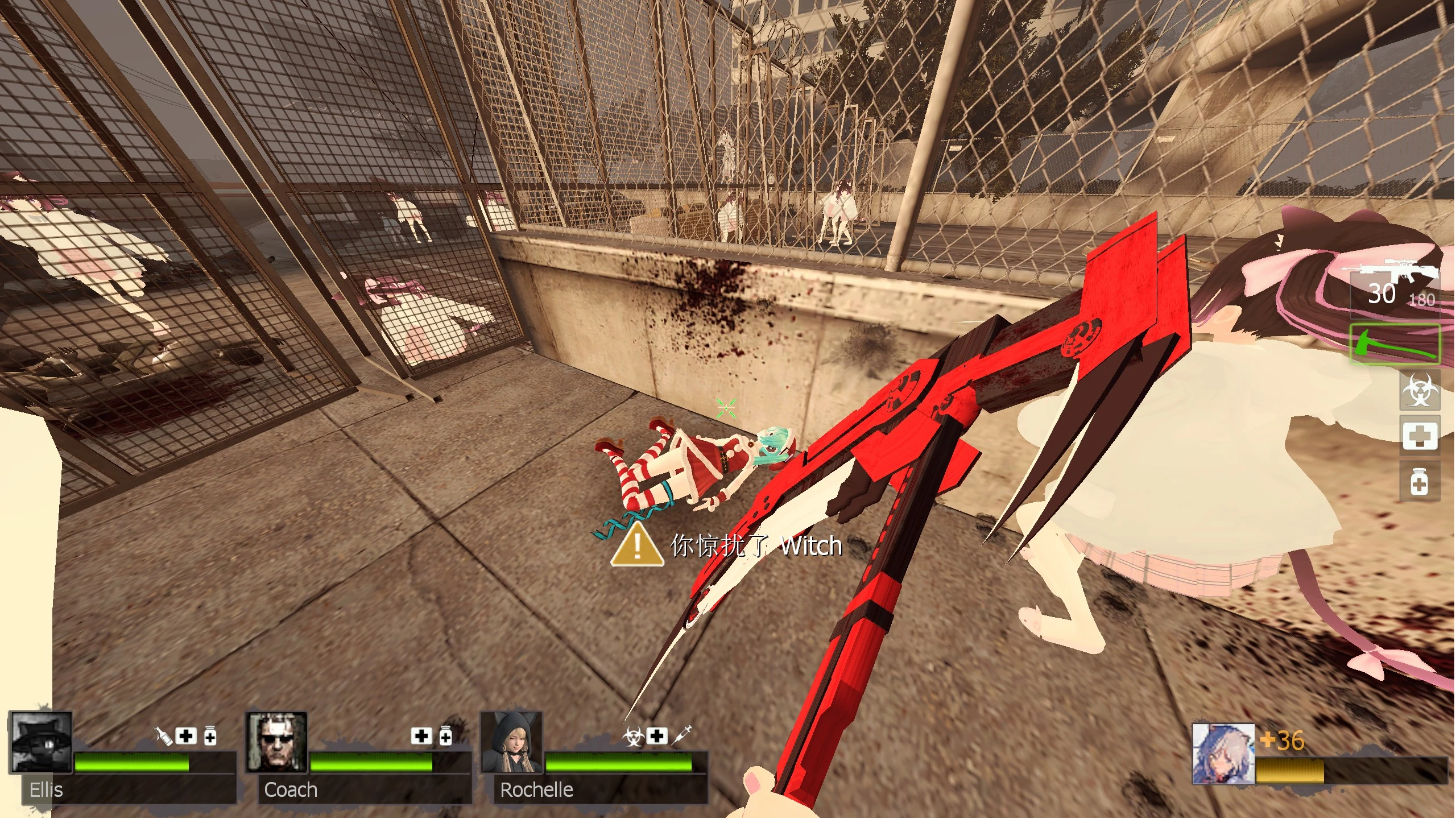Image resolution: width=1456 pixels, height=819 pixels.
Task: Click your own character portrait
Action: click(x=1223, y=754)
